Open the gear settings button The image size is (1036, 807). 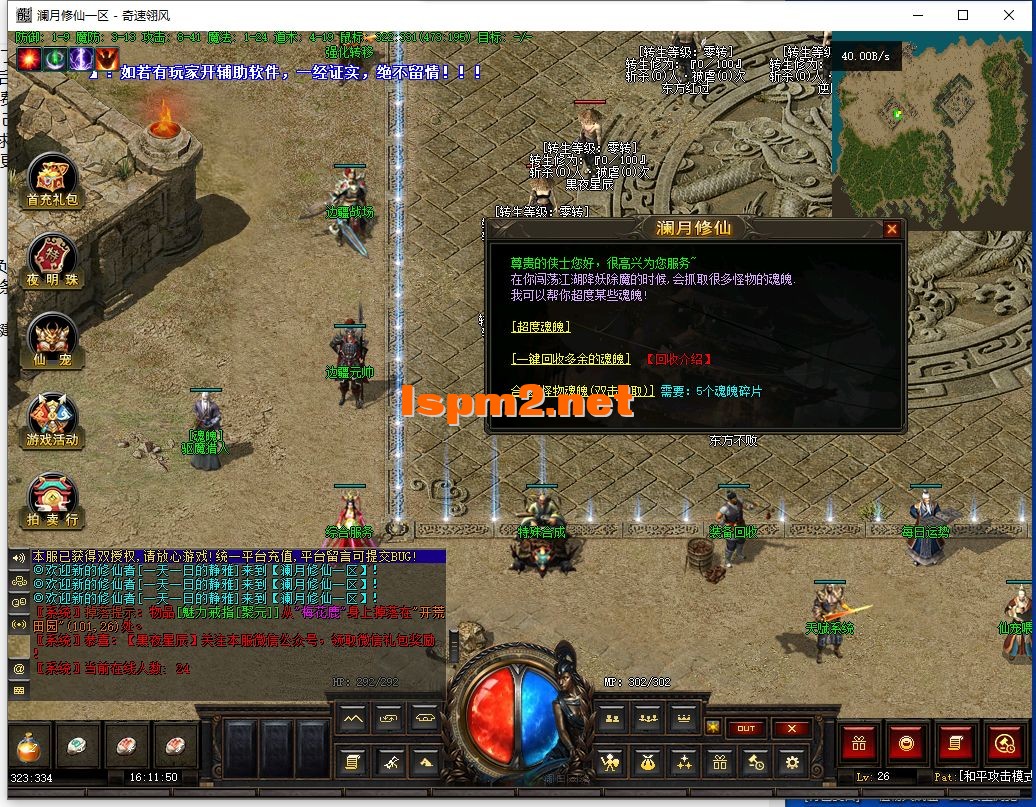point(792,763)
